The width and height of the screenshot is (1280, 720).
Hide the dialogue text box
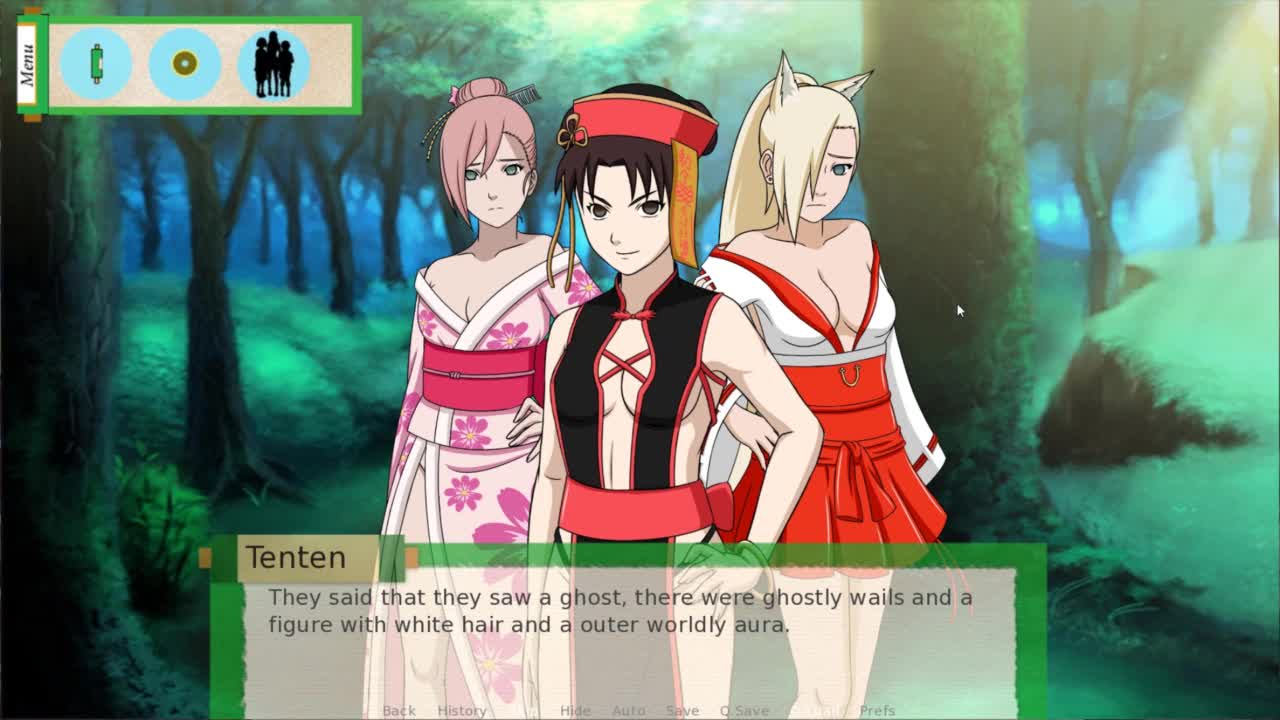pyautogui.click(x=575, y=710)
